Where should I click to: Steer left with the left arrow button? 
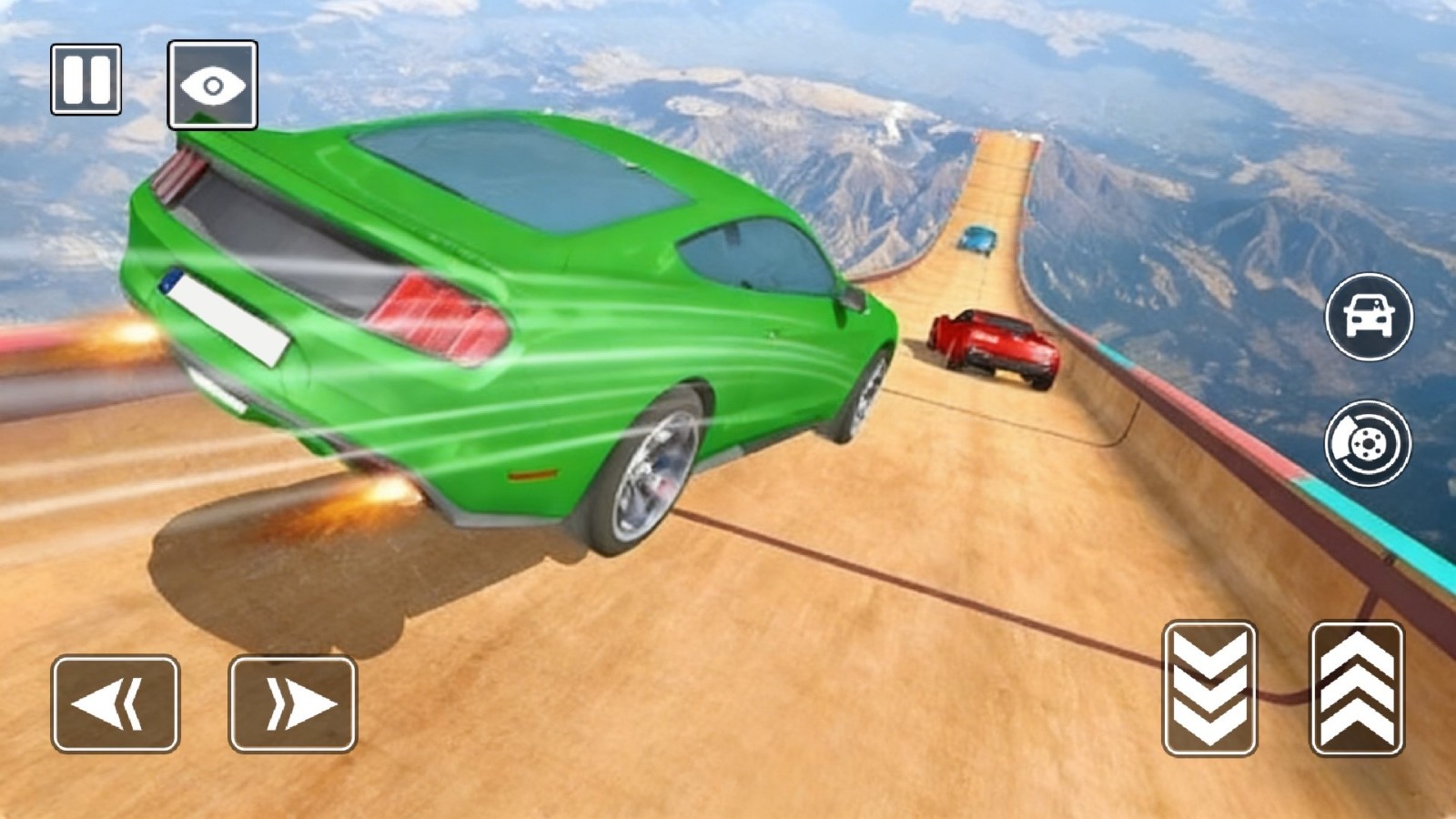pos(116,703)
